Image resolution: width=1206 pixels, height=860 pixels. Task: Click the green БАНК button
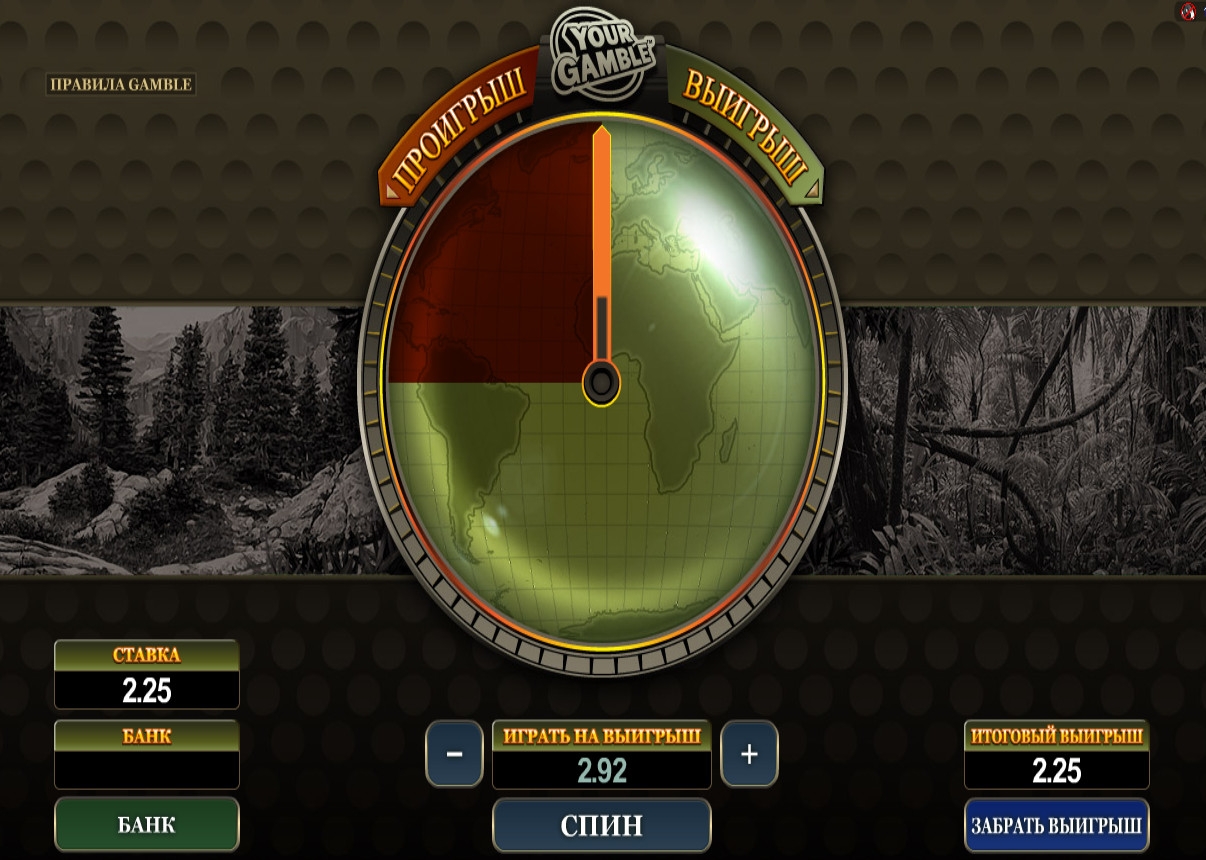point(147,824)
